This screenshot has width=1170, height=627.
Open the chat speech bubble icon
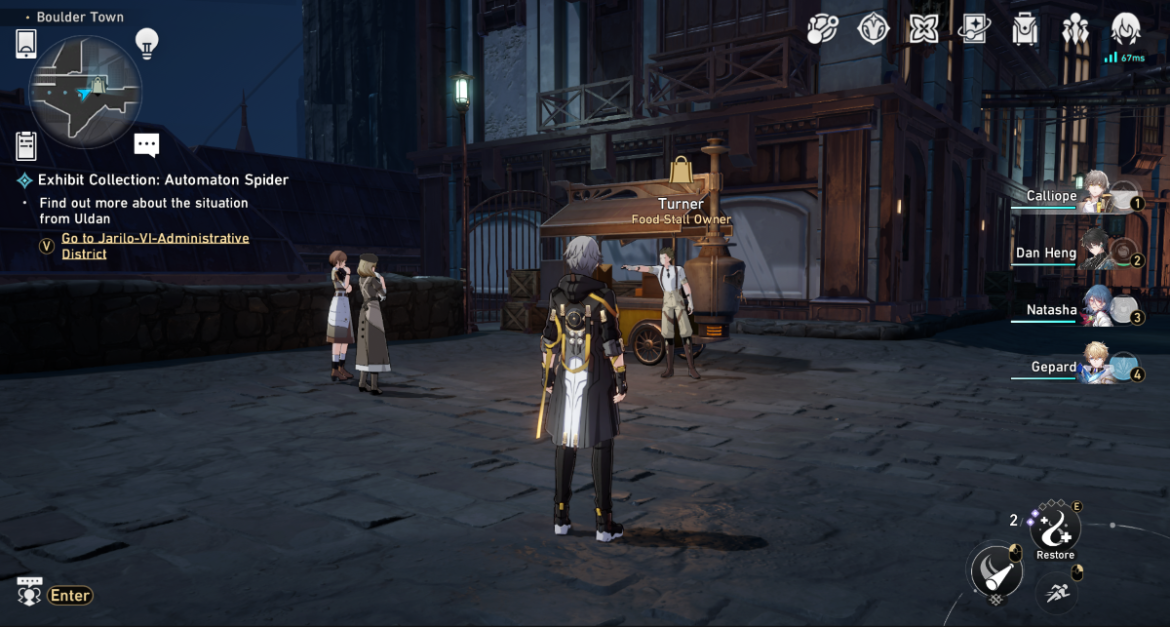coord(147,146)
